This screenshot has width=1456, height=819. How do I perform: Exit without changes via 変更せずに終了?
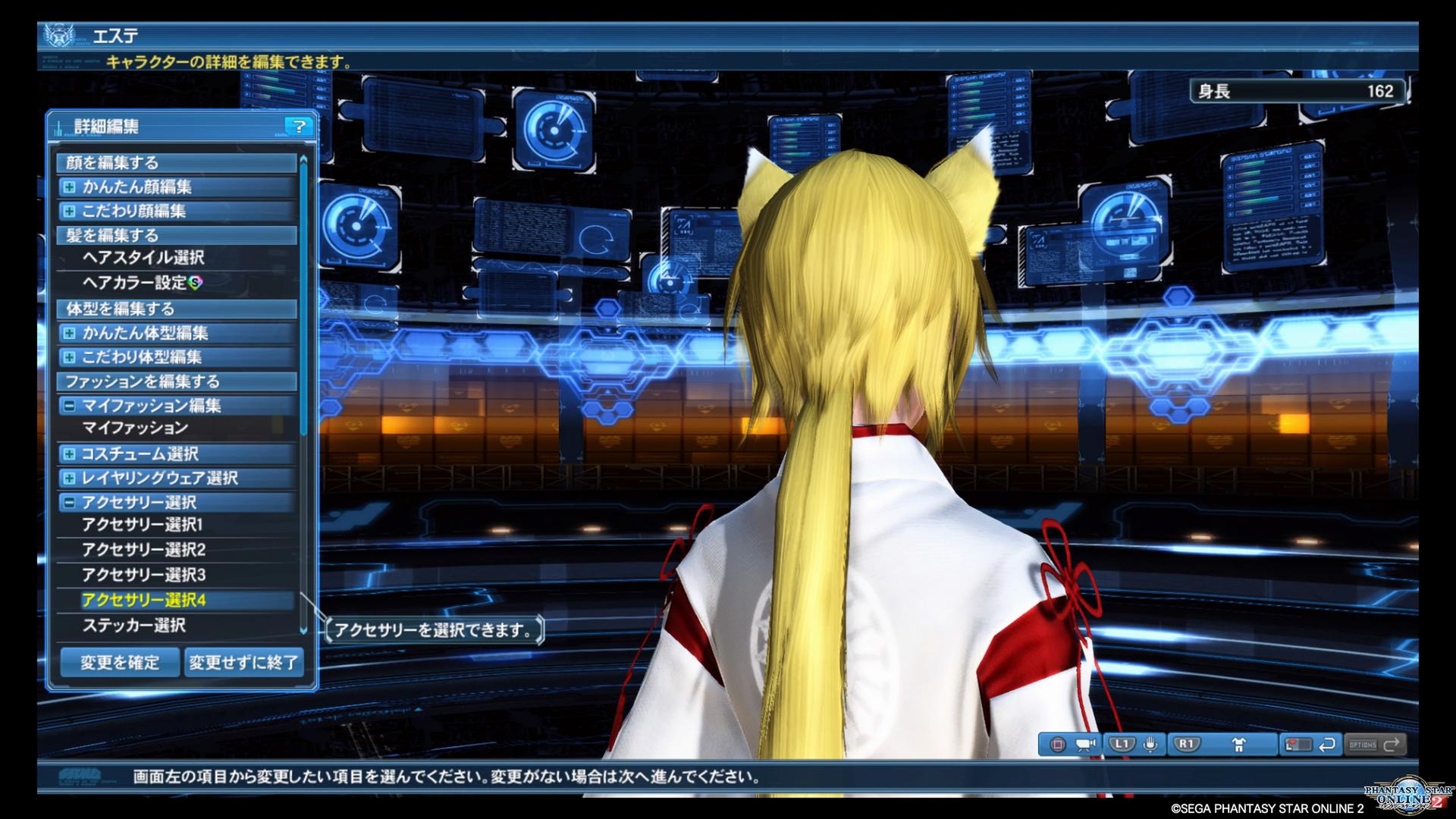tap(243, 662)
